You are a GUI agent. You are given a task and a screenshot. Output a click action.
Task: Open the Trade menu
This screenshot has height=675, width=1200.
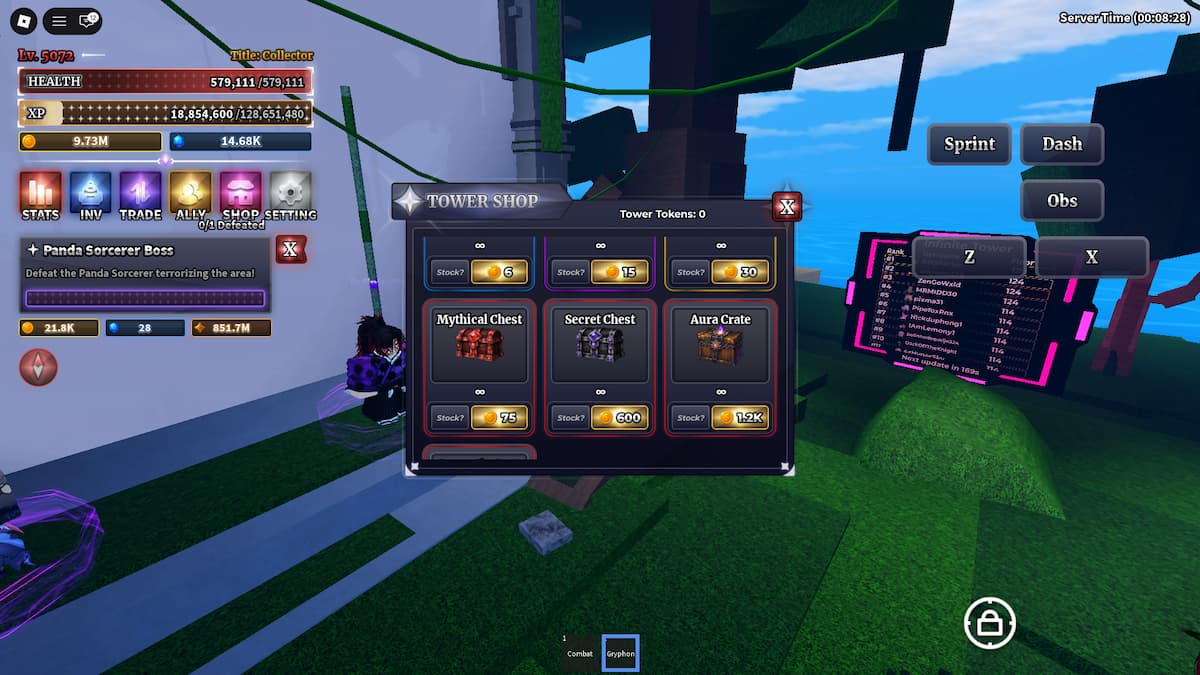click(140, 194)
